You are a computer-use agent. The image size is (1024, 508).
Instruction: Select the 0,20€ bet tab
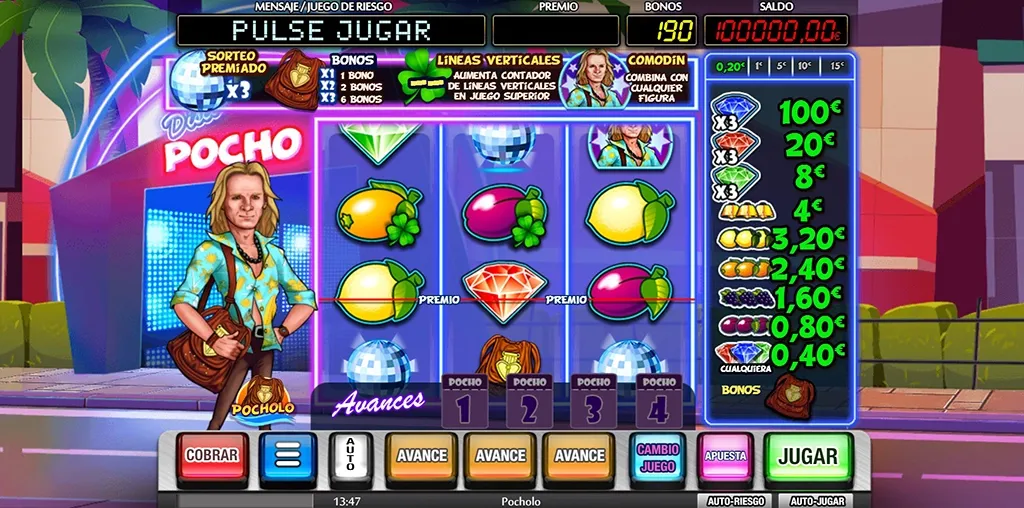pos(731,66)
